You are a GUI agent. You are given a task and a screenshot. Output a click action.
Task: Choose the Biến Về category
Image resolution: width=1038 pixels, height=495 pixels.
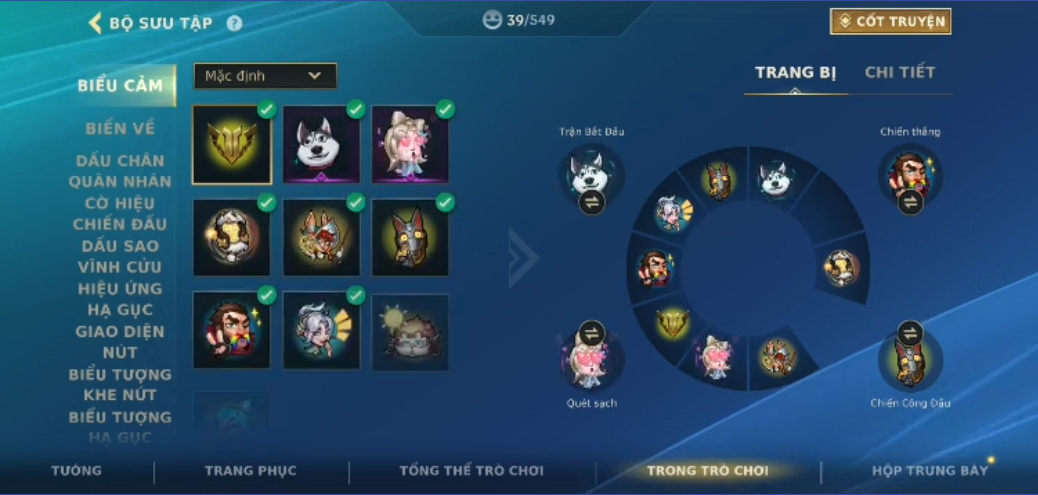pos(120,128)
